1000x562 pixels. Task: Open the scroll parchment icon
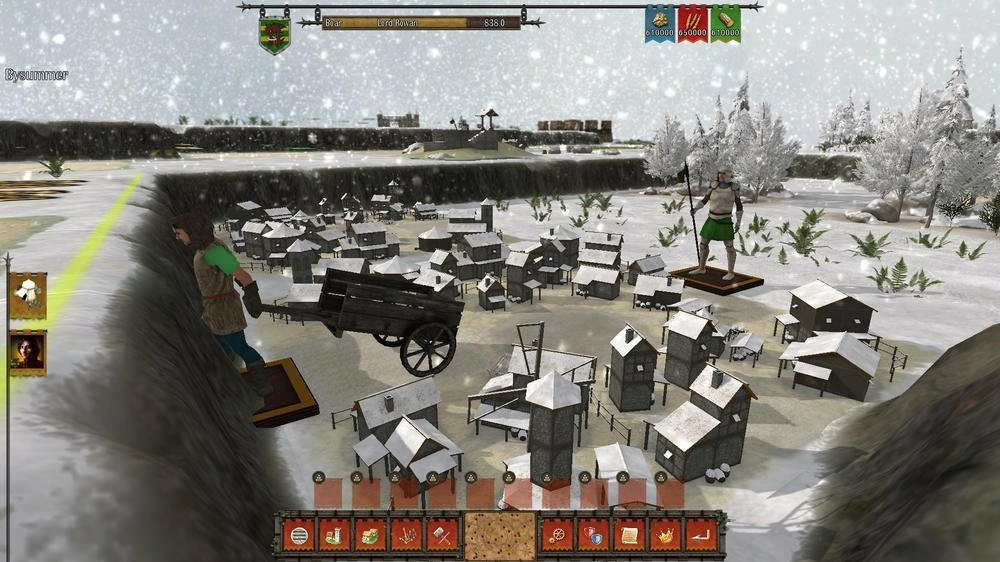629,536
